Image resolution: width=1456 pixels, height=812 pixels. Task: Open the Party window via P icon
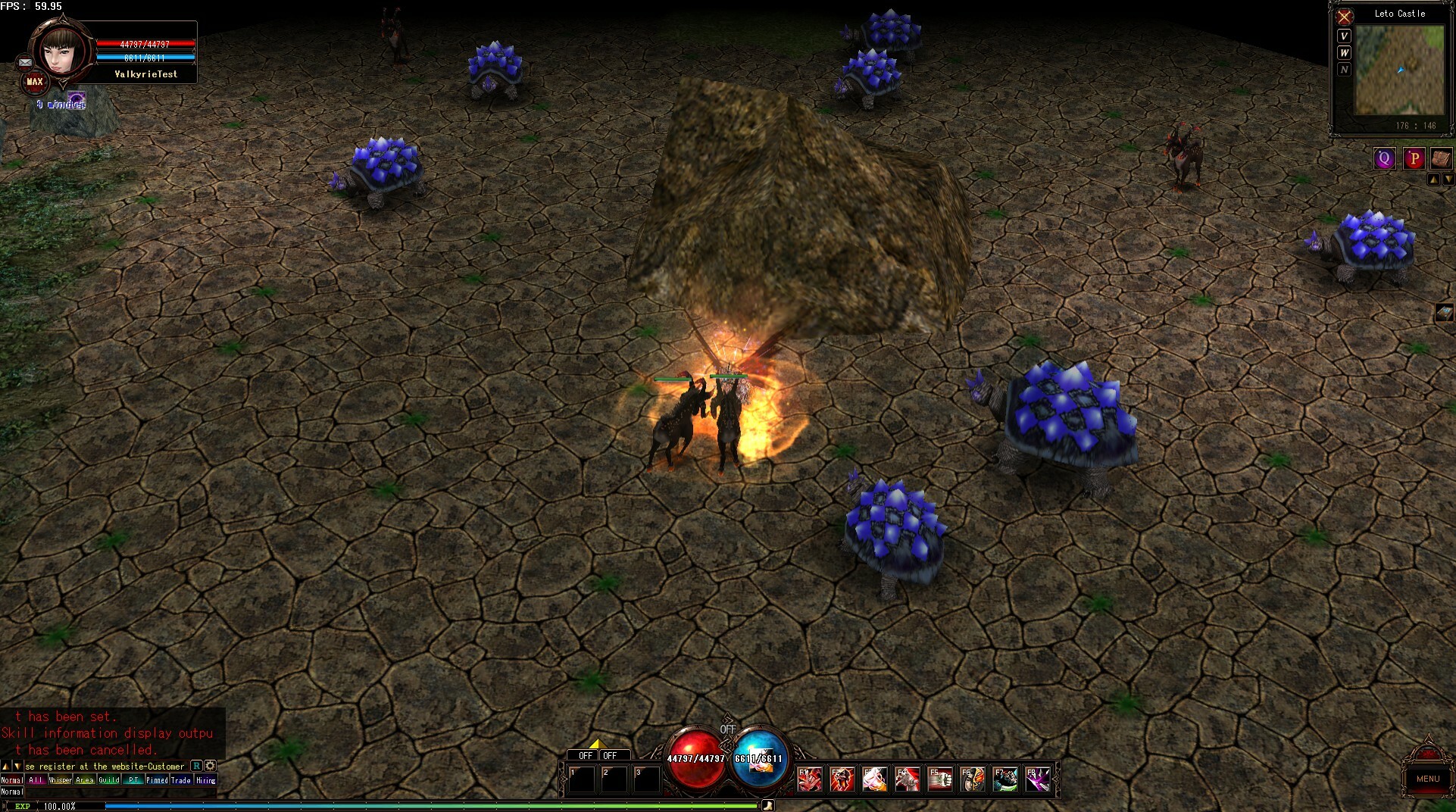(x=1414, y=158)
